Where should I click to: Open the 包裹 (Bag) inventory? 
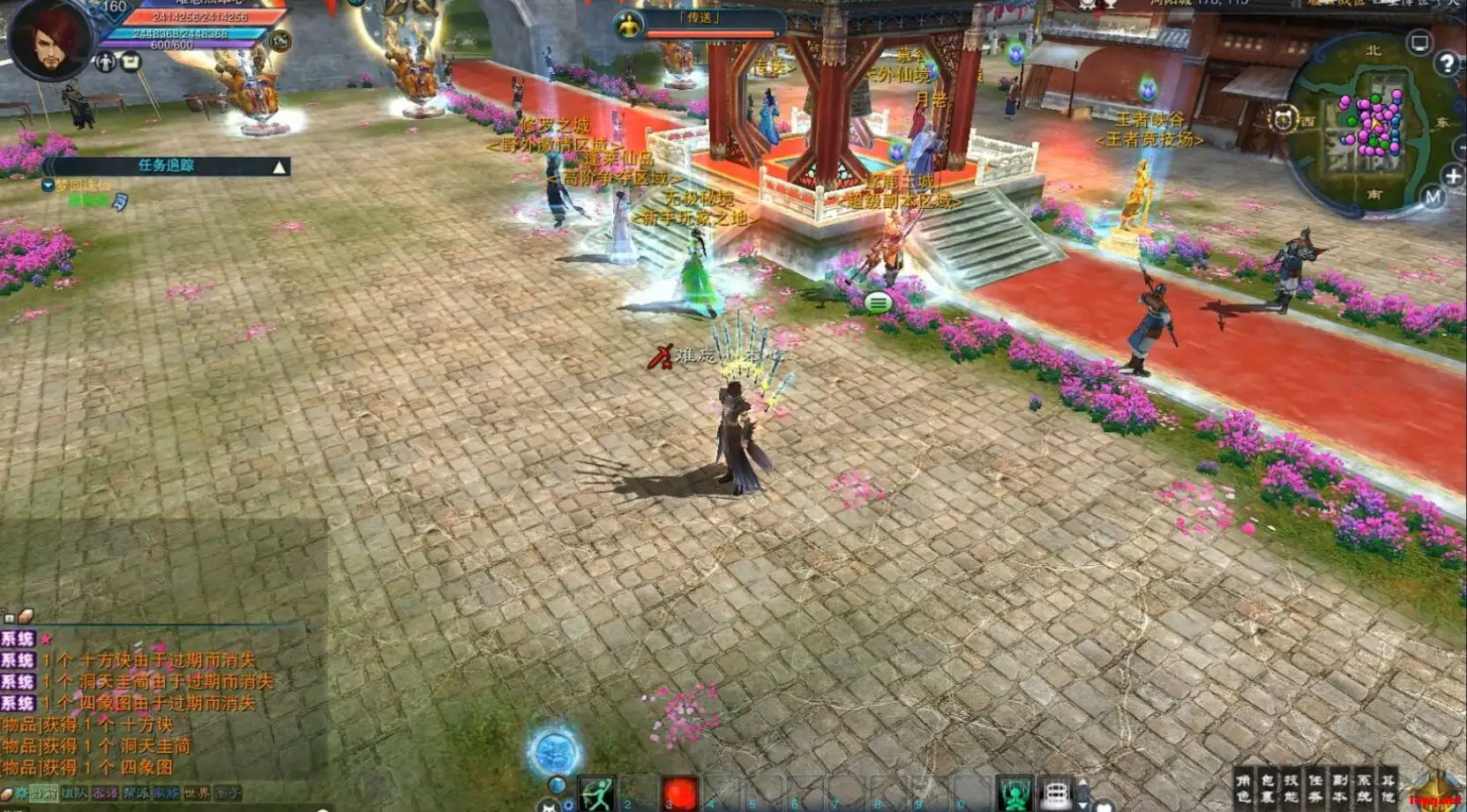pyautogui.click(x=1269, y=788)
